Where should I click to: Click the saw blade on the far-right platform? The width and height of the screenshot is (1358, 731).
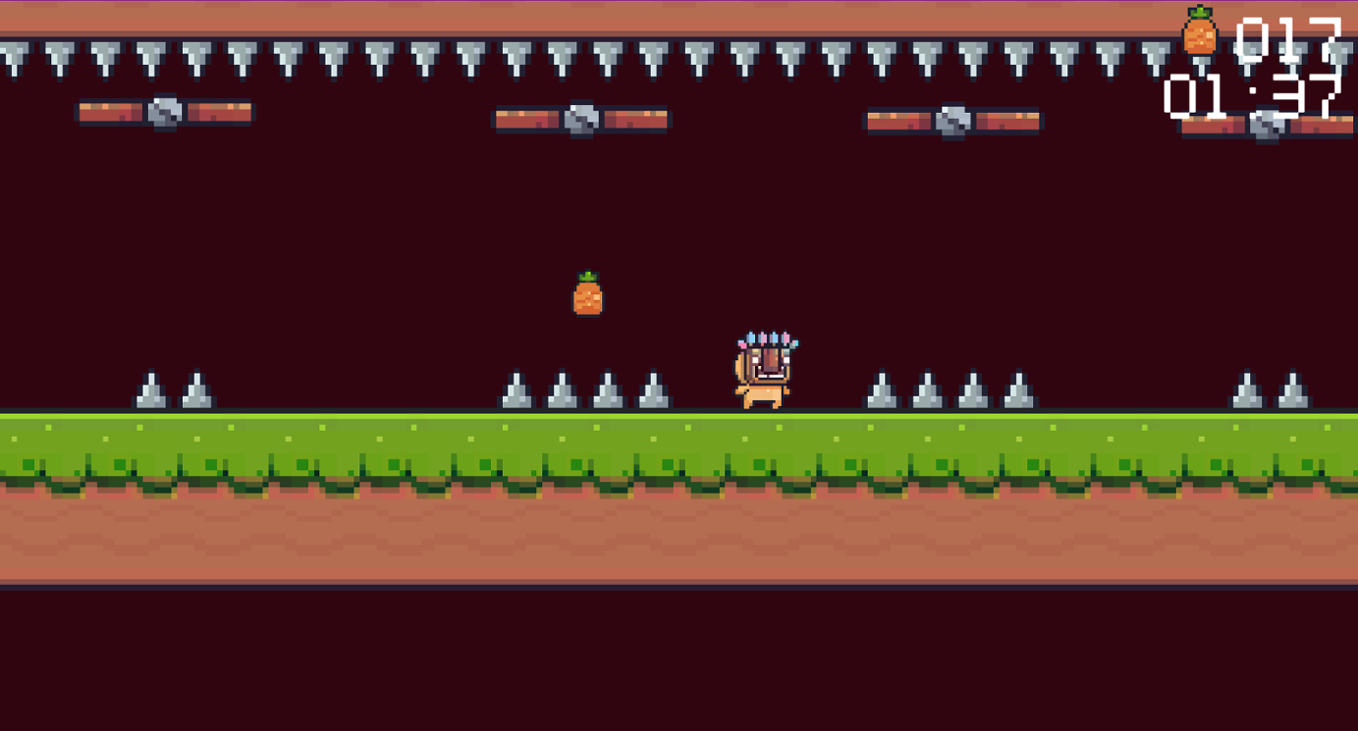click(1267, 126)
